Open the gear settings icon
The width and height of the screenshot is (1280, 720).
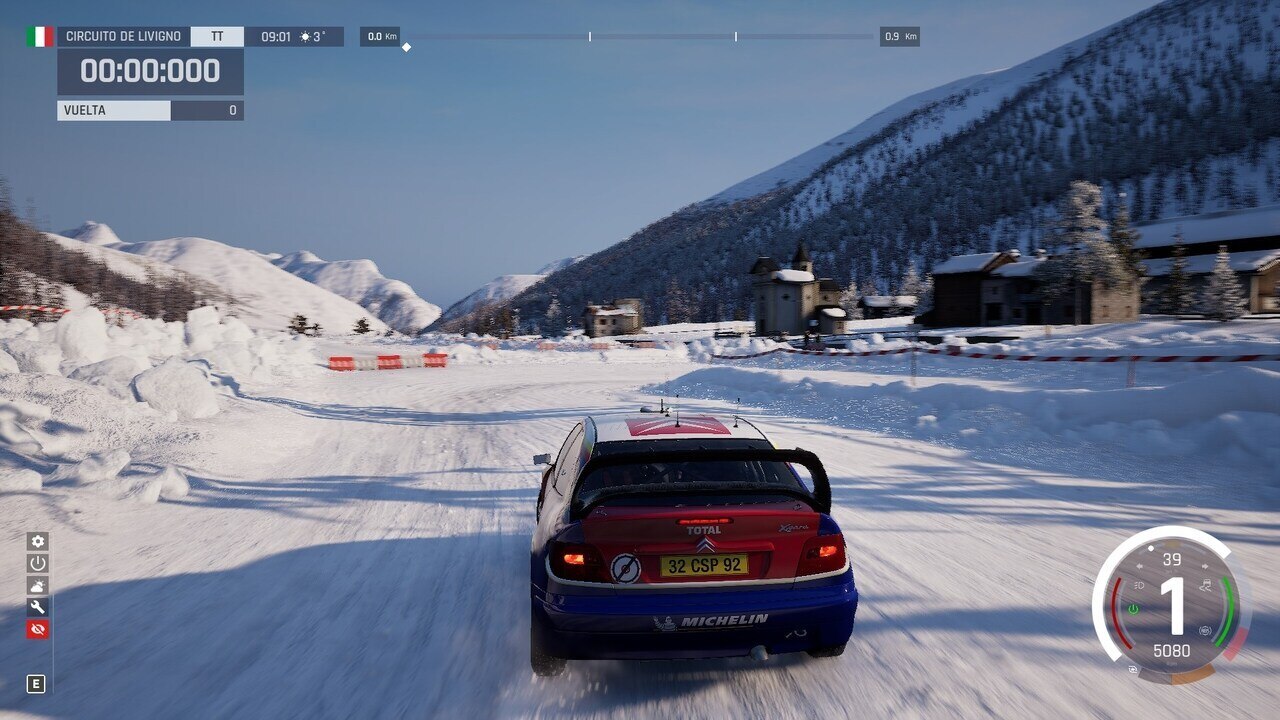pyautogui.click(x=38, y=541)
